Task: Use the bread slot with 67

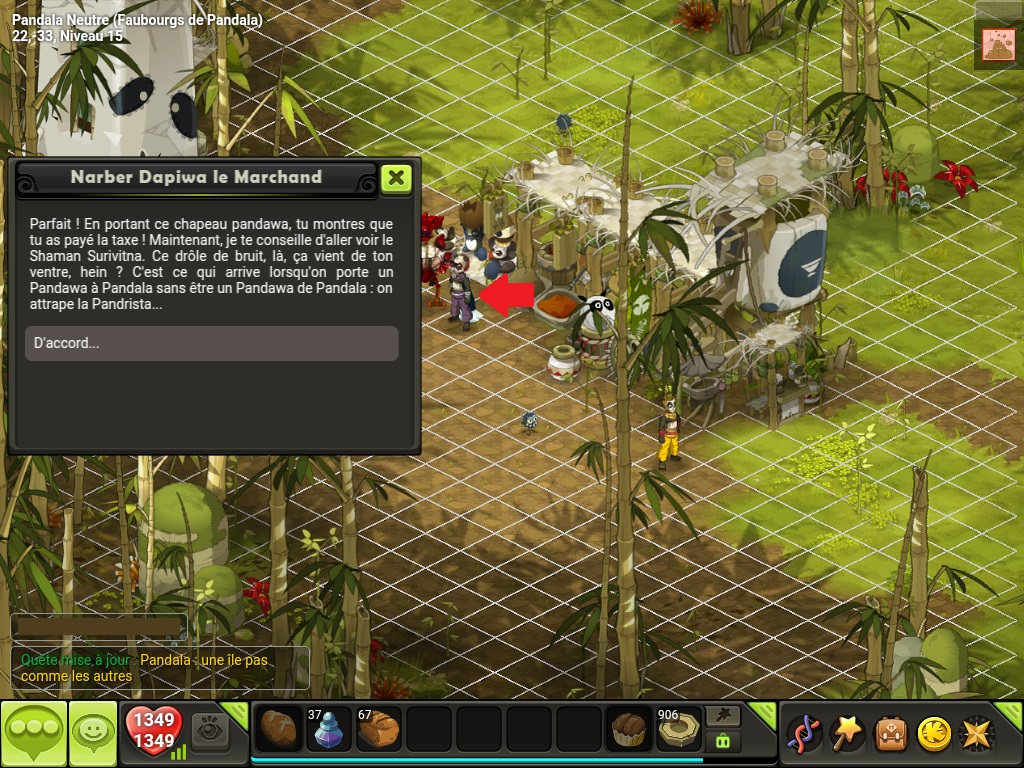Action: [x=379, y=730]
